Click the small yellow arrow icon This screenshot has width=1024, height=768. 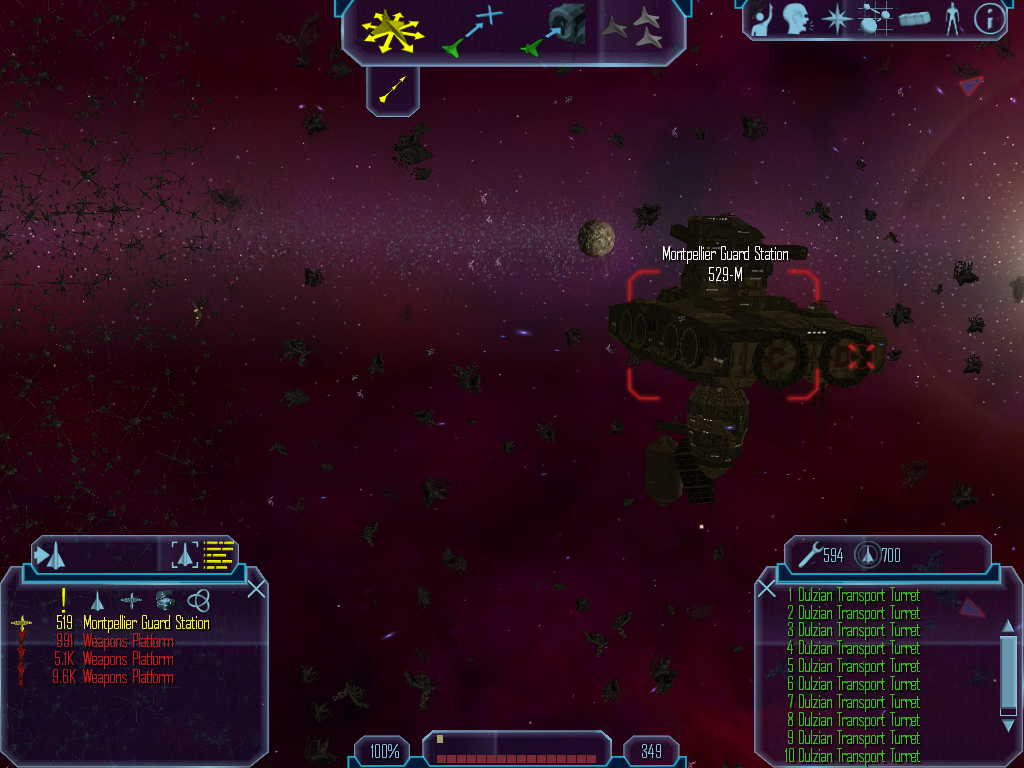(393, 90)
